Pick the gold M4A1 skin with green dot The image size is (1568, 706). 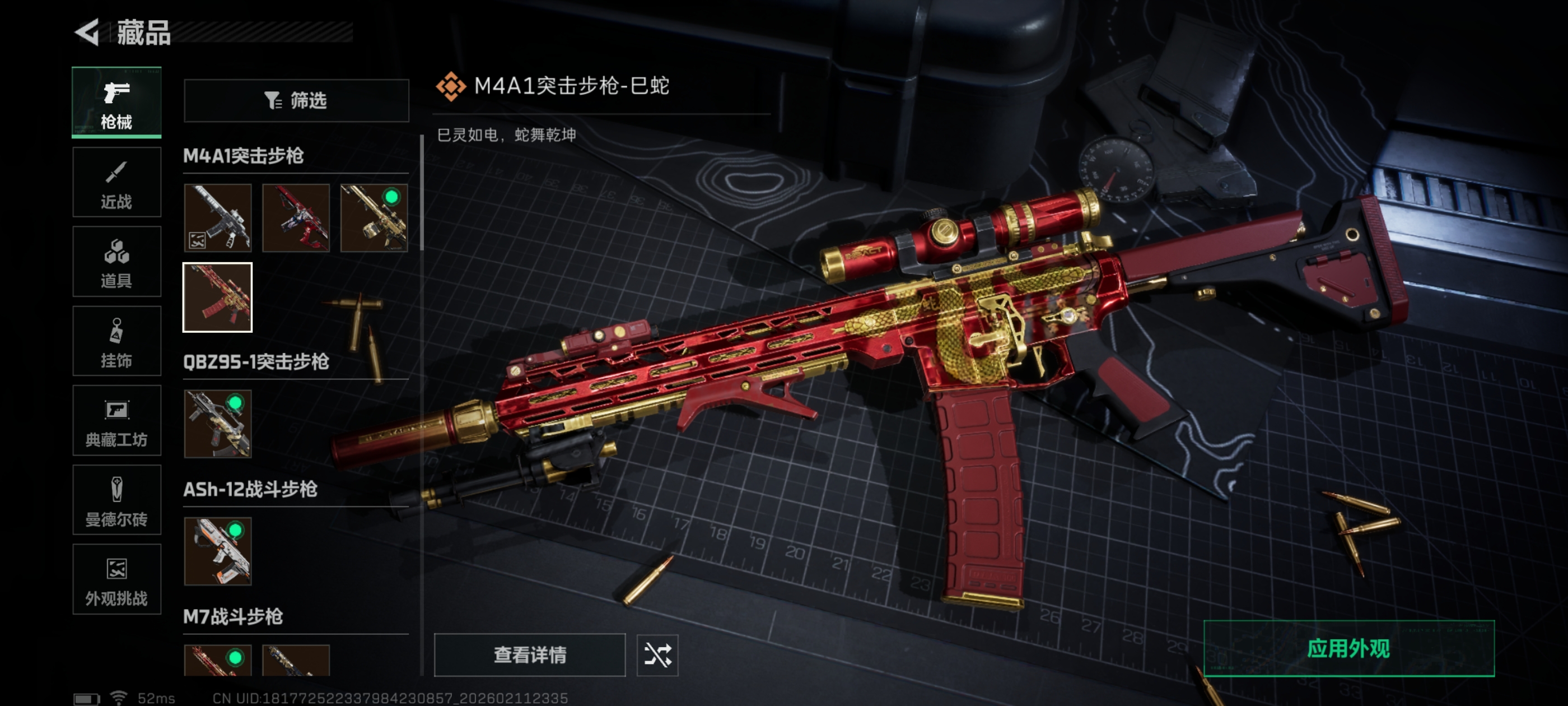[374, 218]
